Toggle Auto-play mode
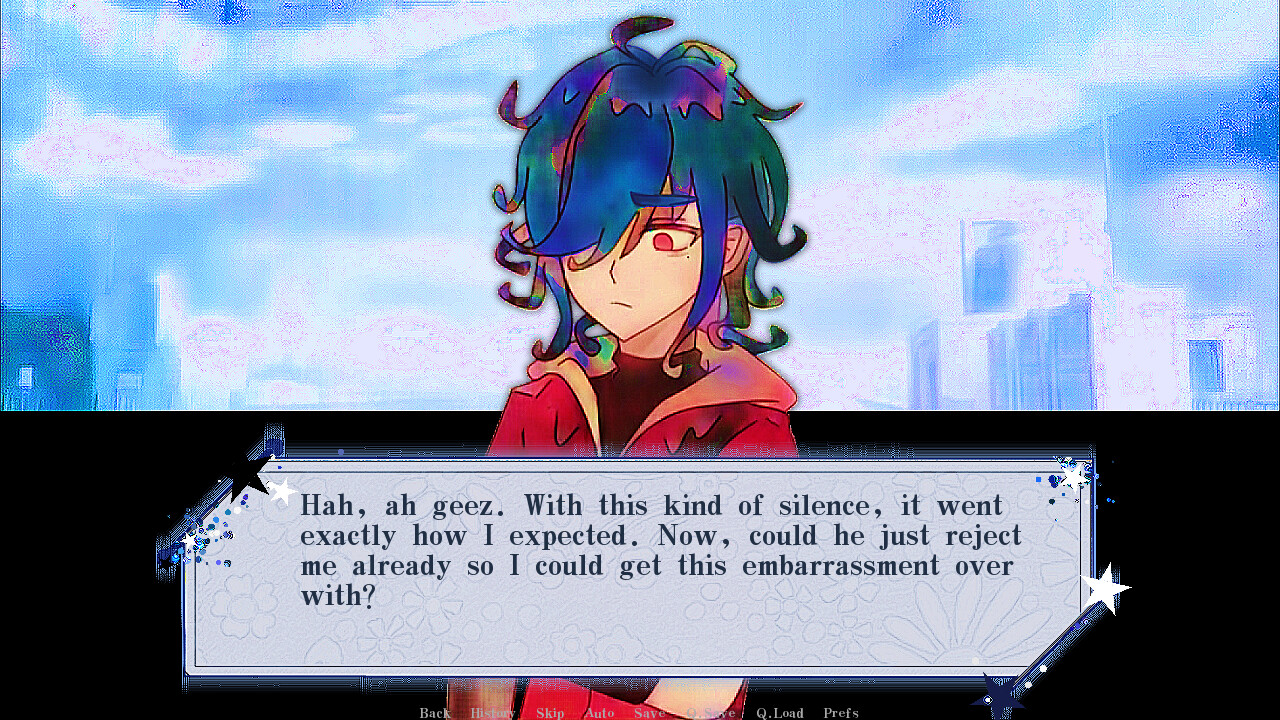 click(599, 713)
